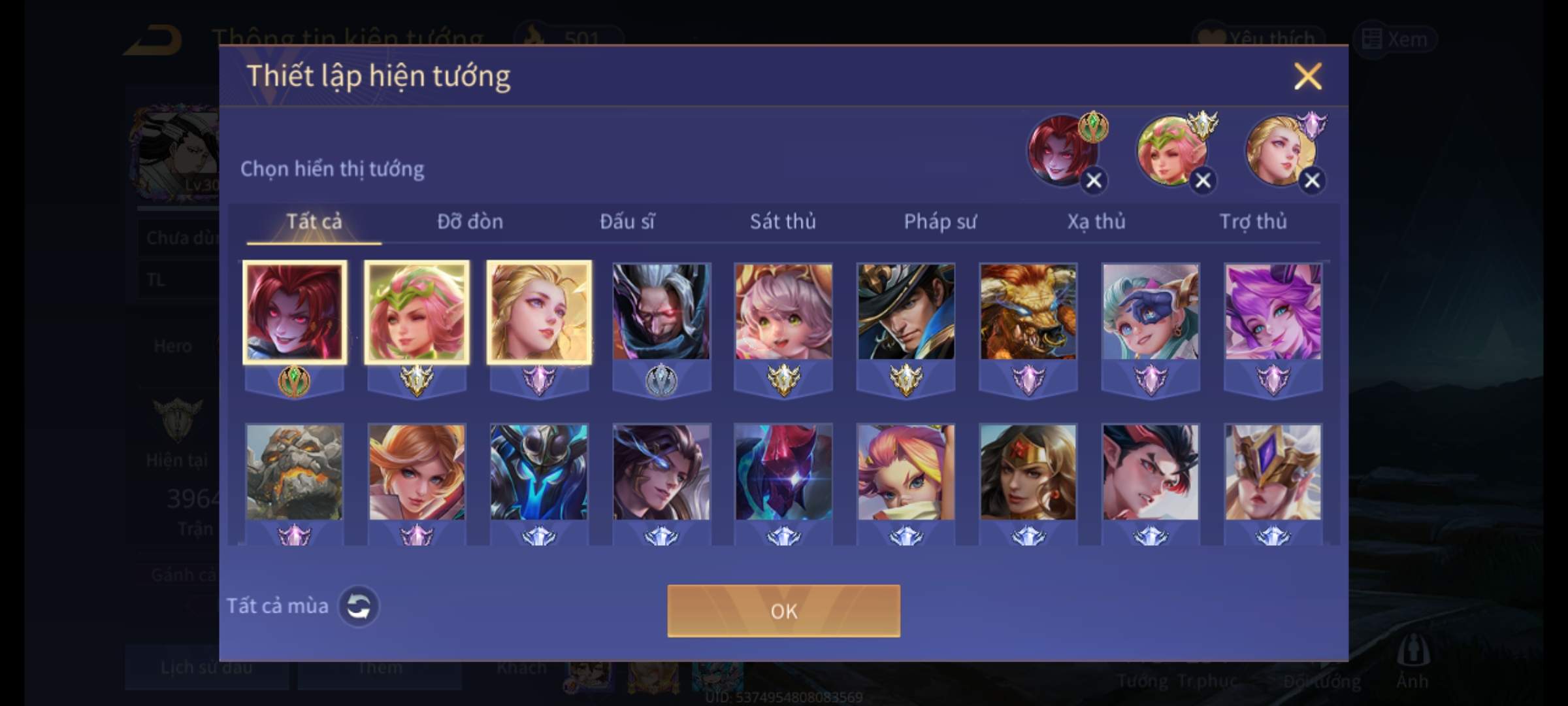Remove the red-haired hero from selected display

(1094, 180)
